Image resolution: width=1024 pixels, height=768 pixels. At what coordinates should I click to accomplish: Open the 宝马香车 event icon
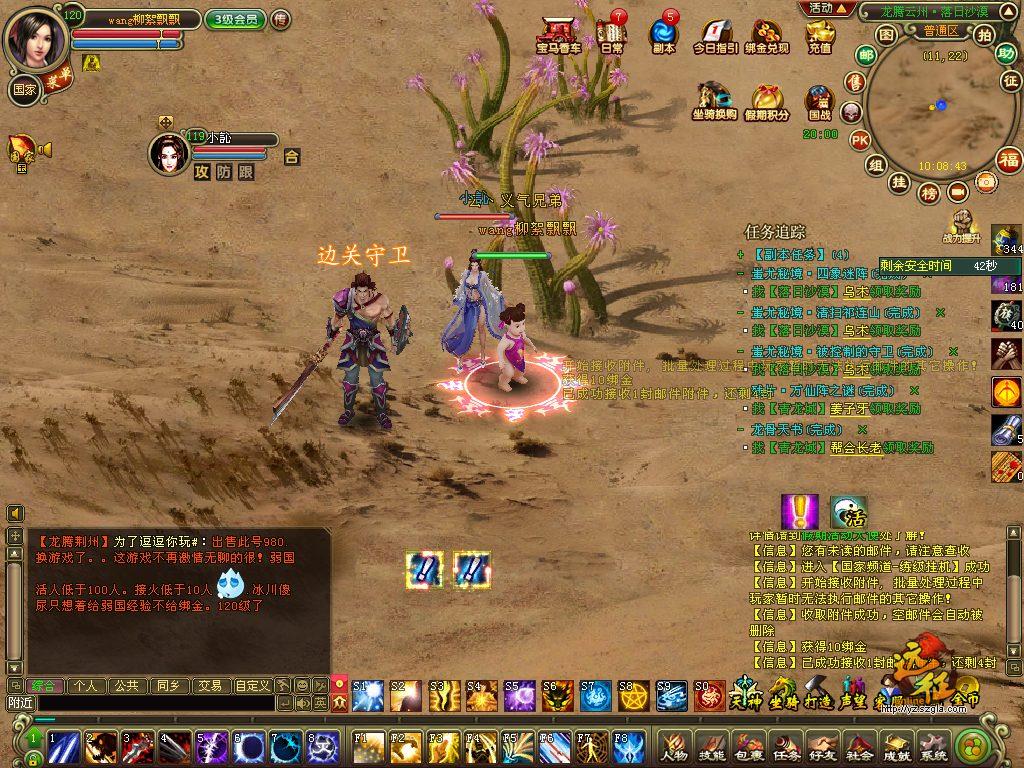(558, 33)
